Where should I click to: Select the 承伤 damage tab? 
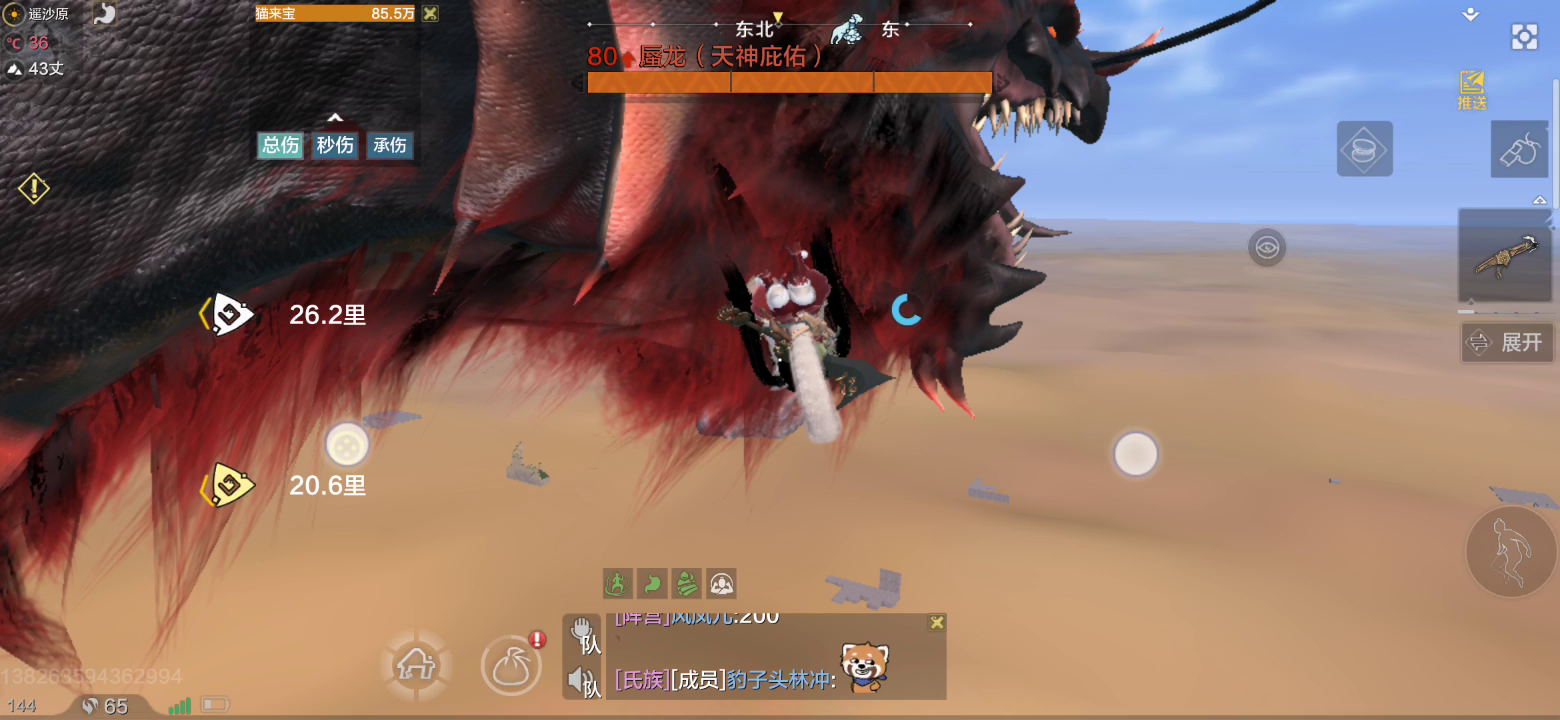[390, 145]
